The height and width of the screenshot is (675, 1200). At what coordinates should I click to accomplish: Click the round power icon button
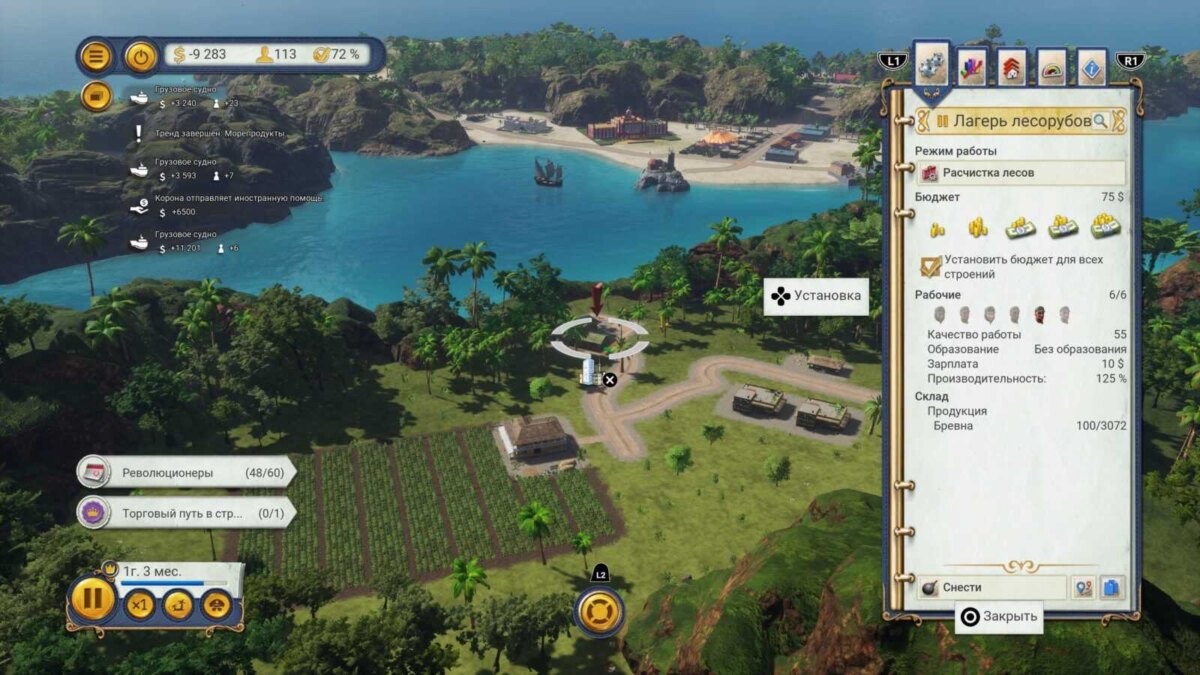coord(141,55)
